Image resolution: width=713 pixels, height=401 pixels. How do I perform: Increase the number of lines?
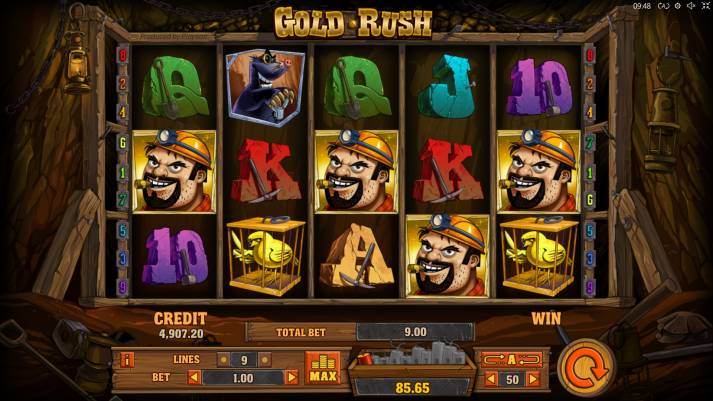coord(267,359)
